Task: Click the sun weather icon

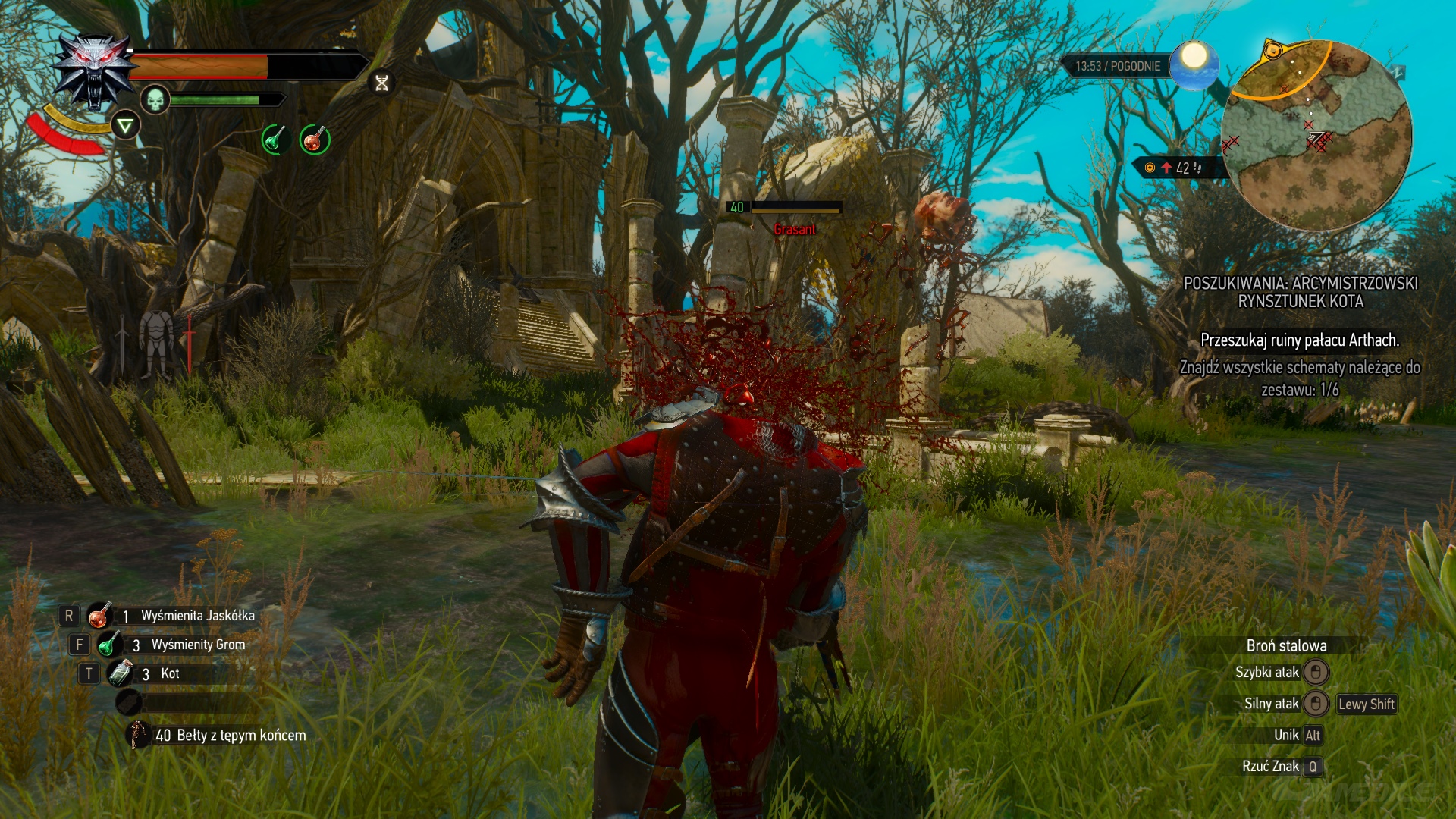Action: coord(1194,62)
